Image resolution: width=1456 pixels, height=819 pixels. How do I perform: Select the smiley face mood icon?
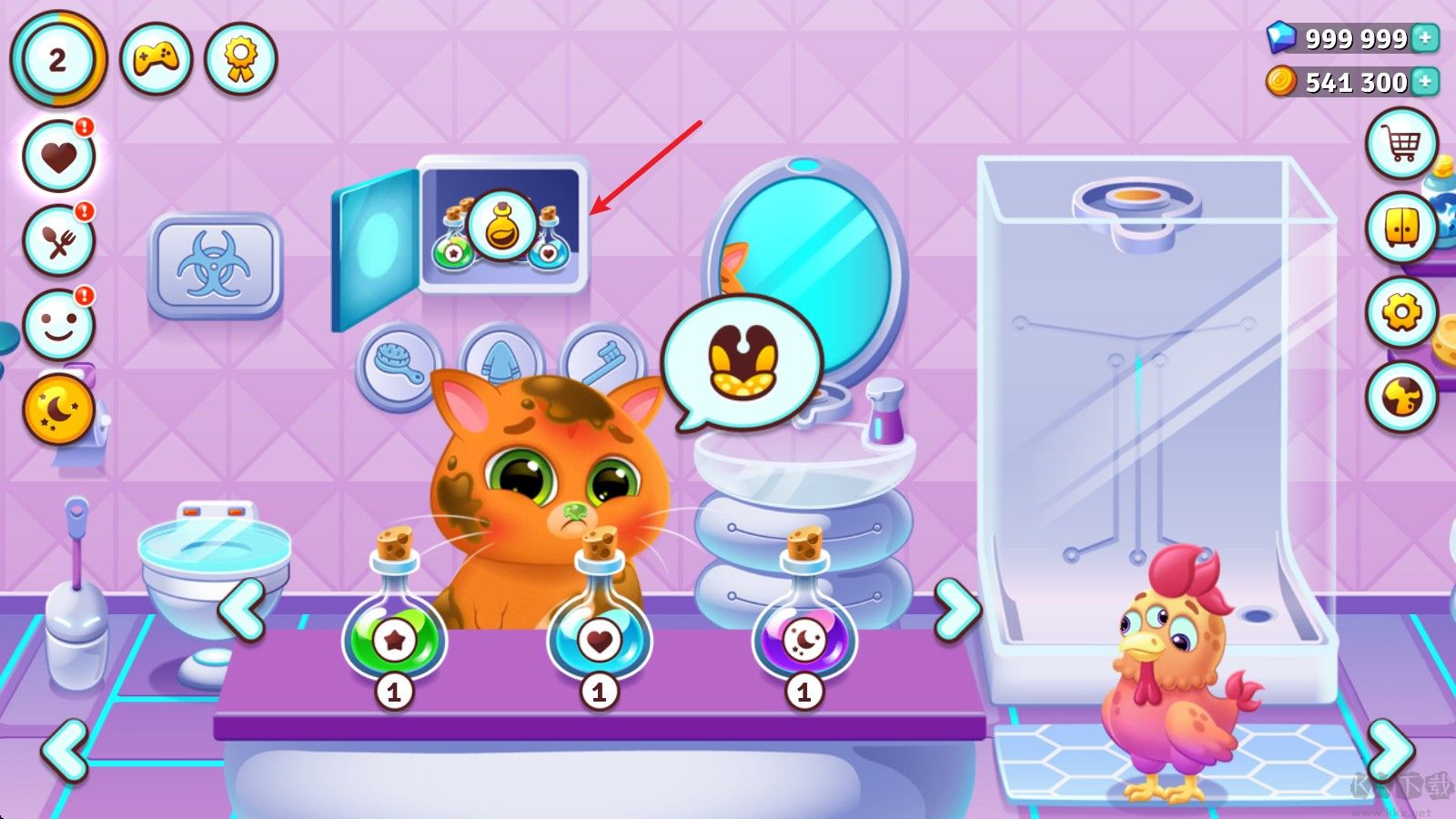pyautogui.click(x=59, y=325)
